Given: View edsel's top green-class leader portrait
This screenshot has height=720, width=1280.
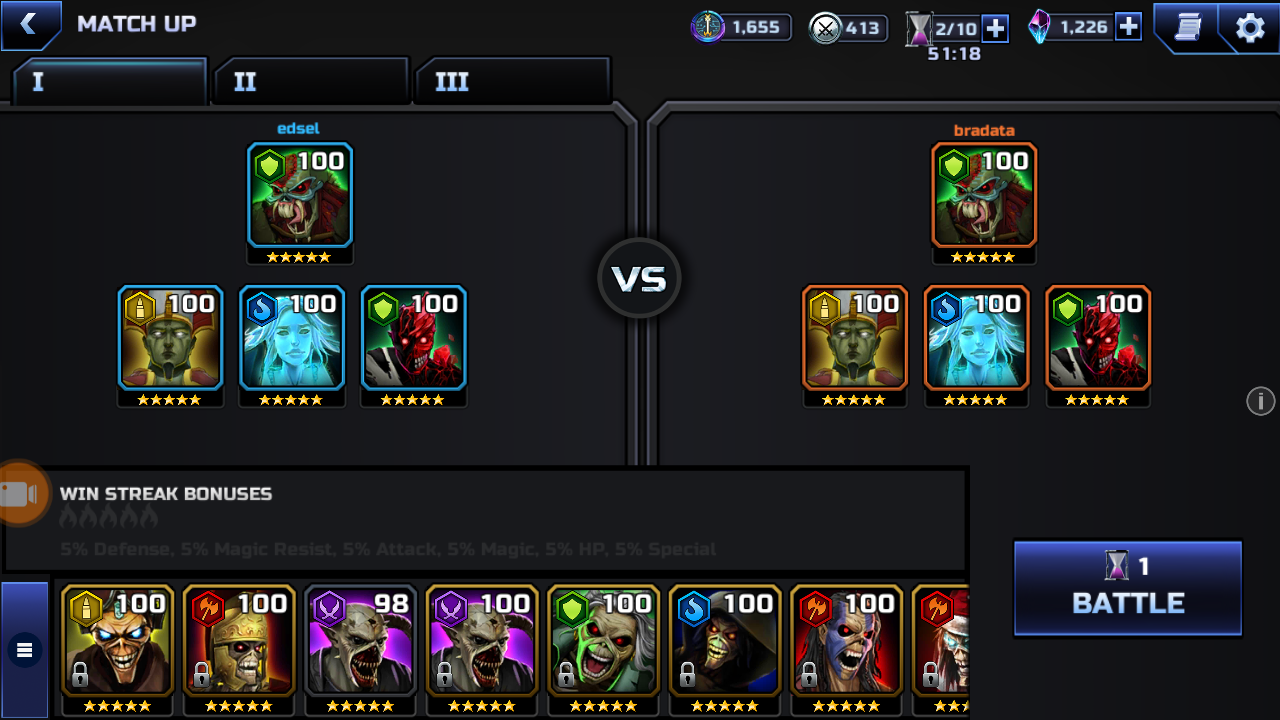Looking at the screenshot, I should (x=300, y=195).
